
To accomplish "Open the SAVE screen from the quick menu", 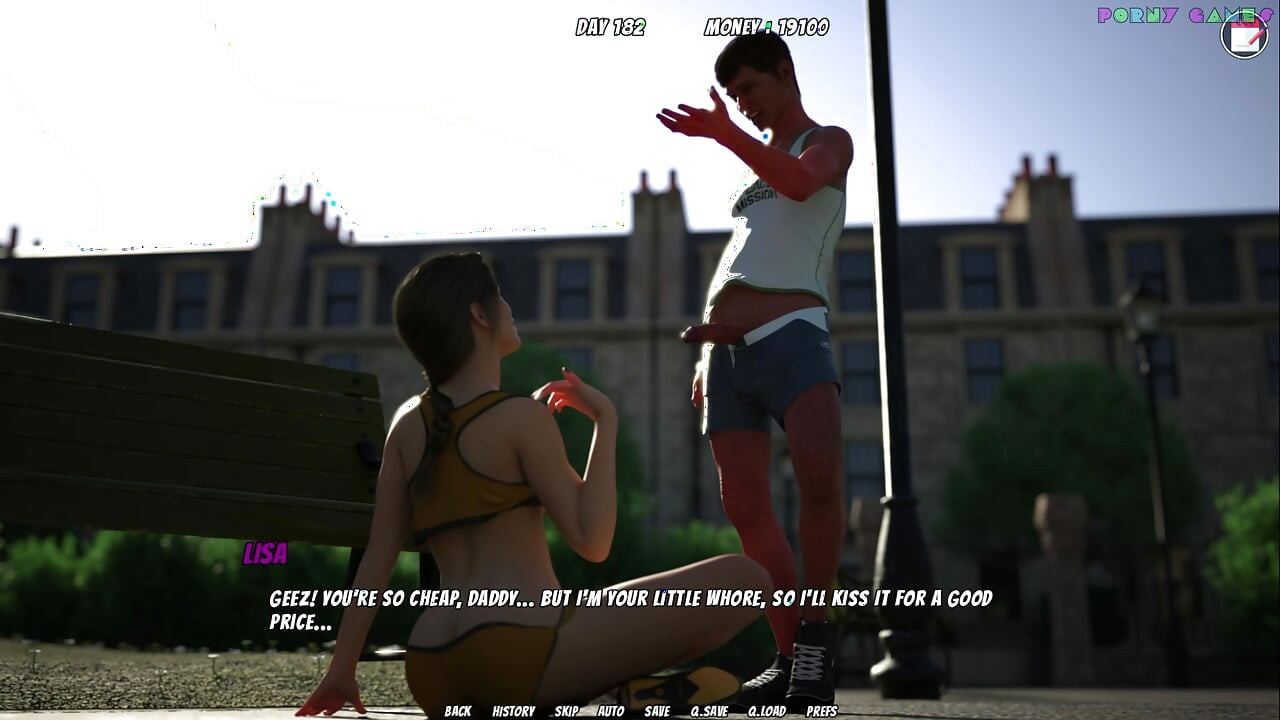I will click(657, 711).
